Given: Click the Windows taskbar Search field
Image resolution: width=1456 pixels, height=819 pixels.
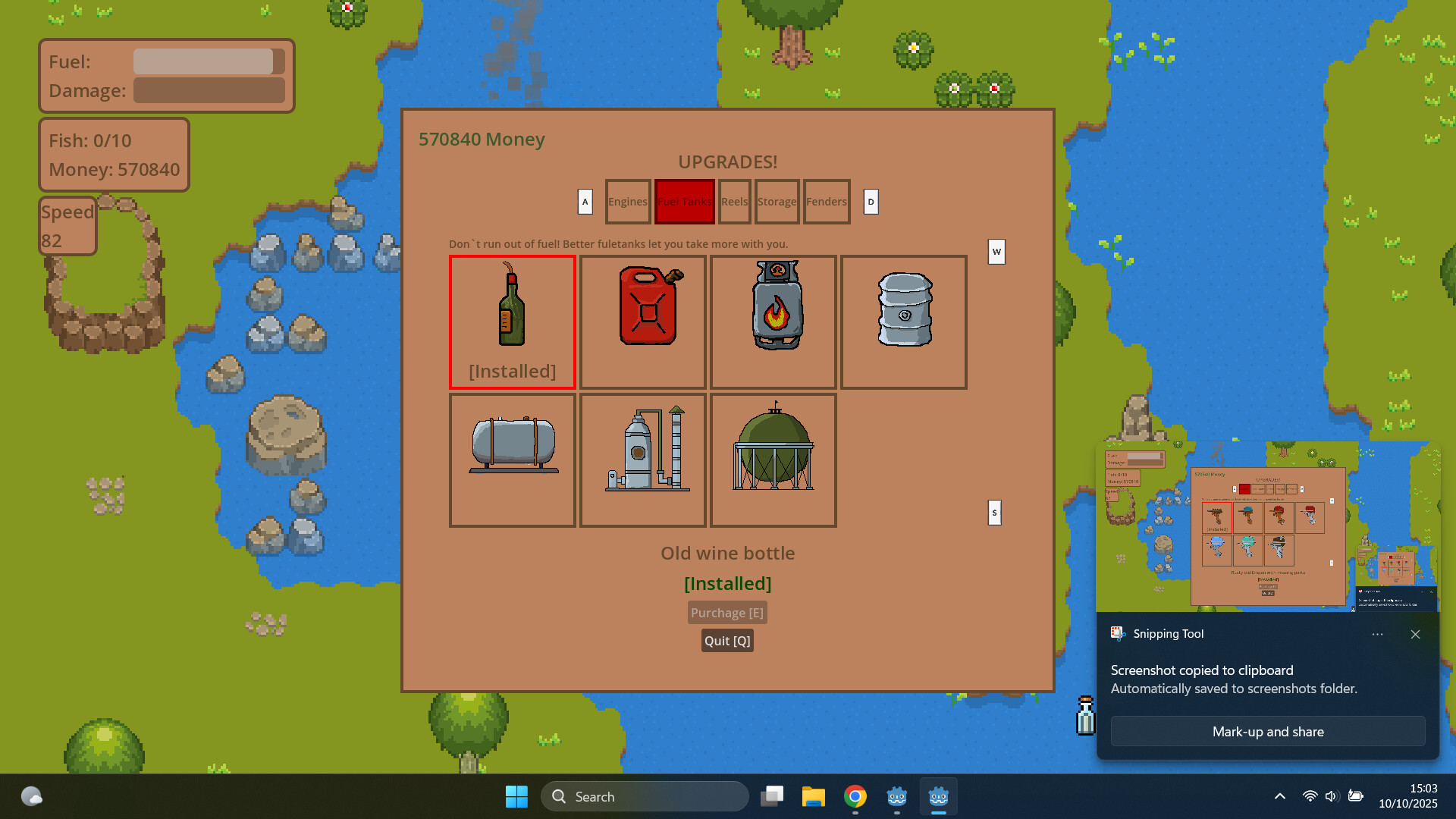Looking at the screenshot, I should 645,796.
